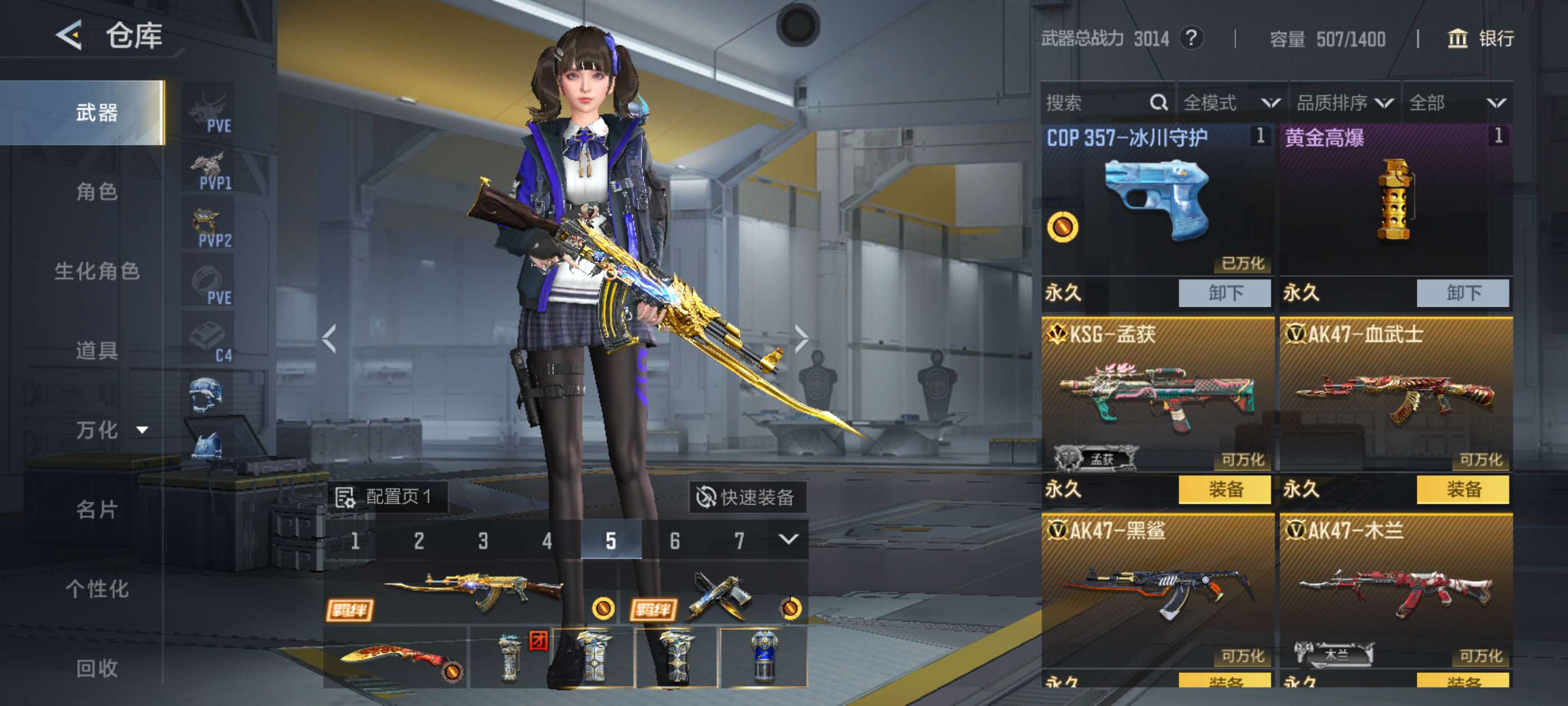Unequip the 黄金高爆 grenade
The height and width of the screenshot is (706, 1568).
[x=1462, y=293]
